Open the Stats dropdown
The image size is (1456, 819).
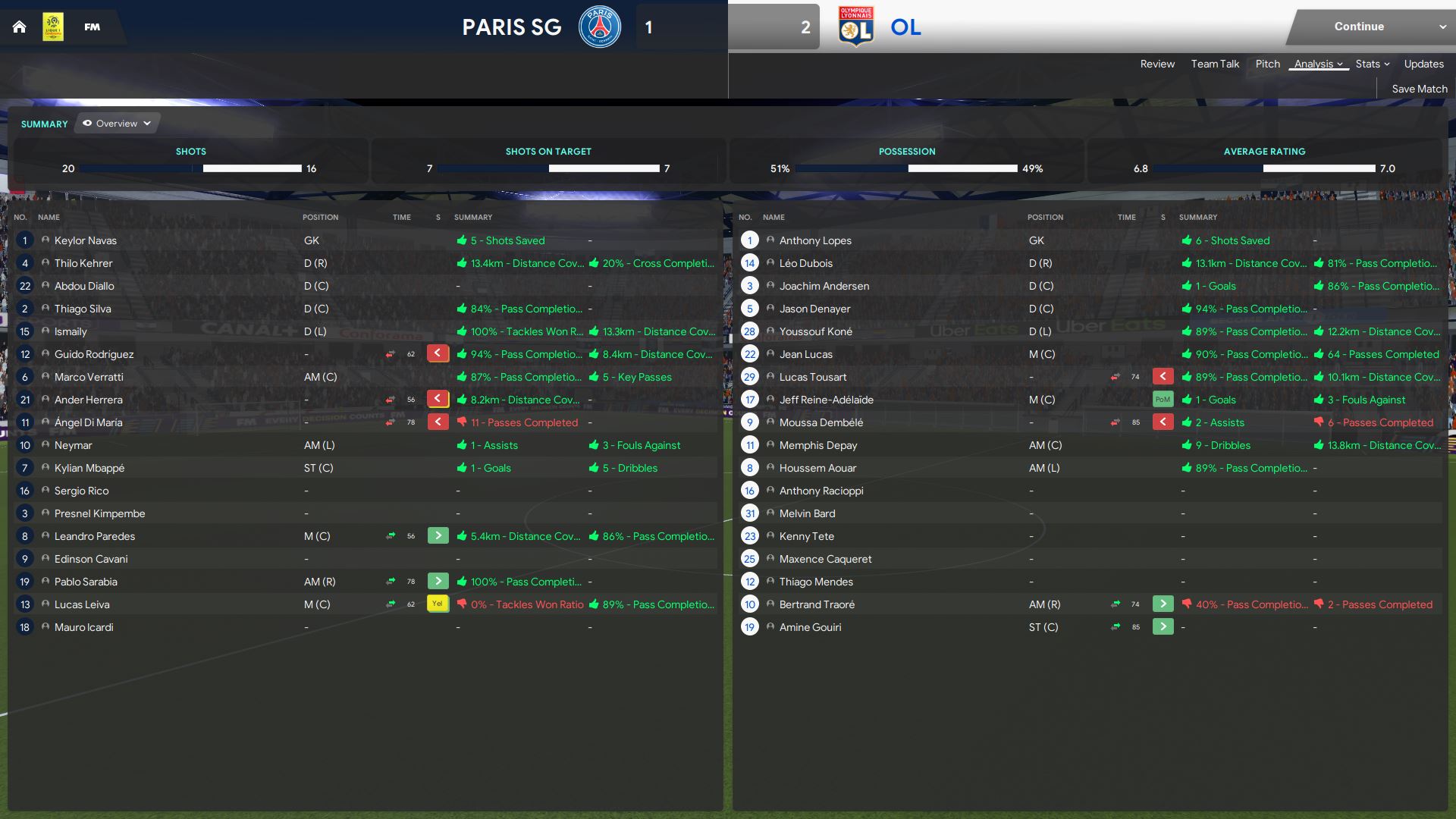1372,64
